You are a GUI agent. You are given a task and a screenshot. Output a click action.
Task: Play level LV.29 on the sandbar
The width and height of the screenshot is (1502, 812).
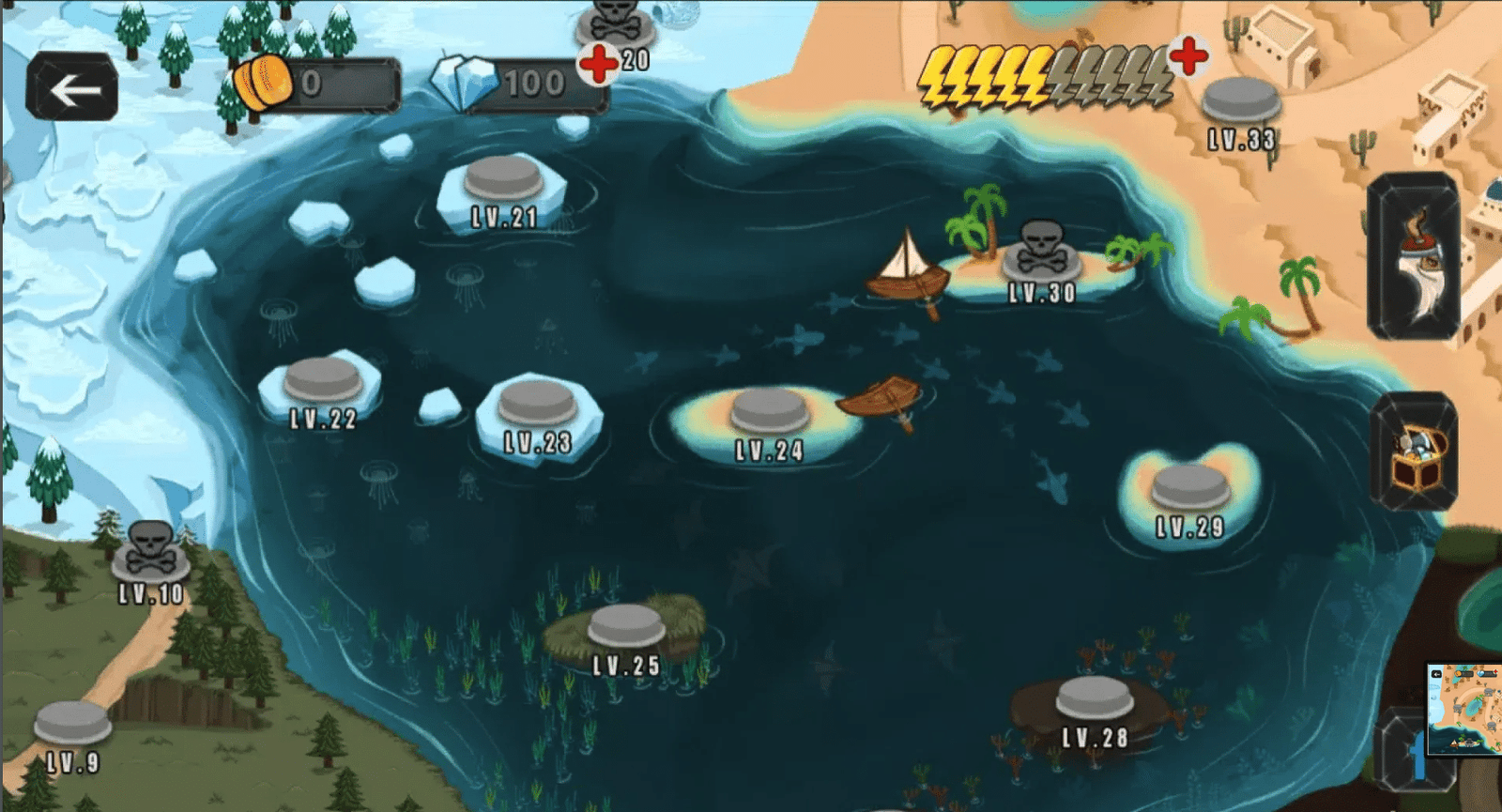(x=1190, y=488)
